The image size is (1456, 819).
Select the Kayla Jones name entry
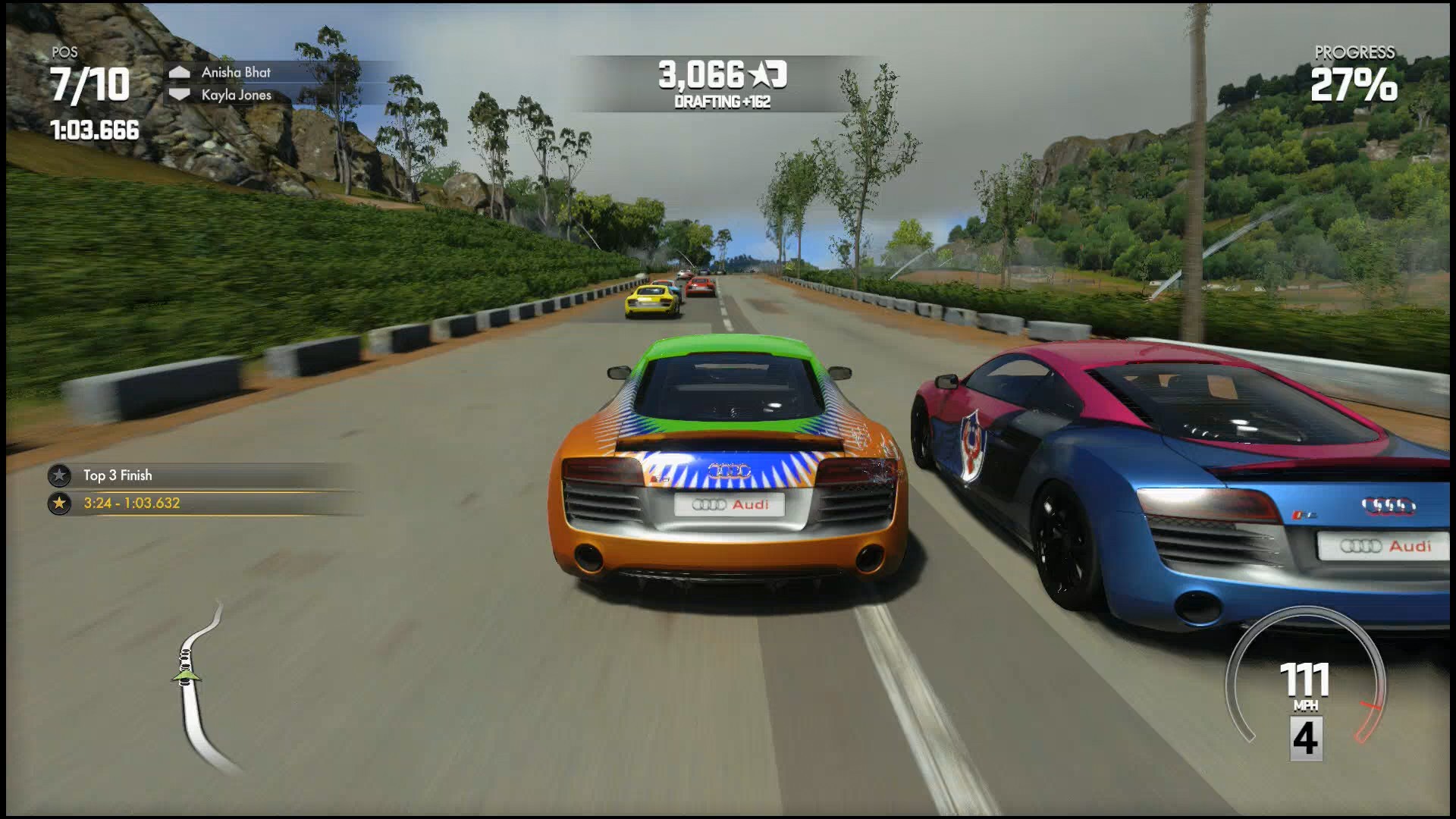tap(237, 94)
